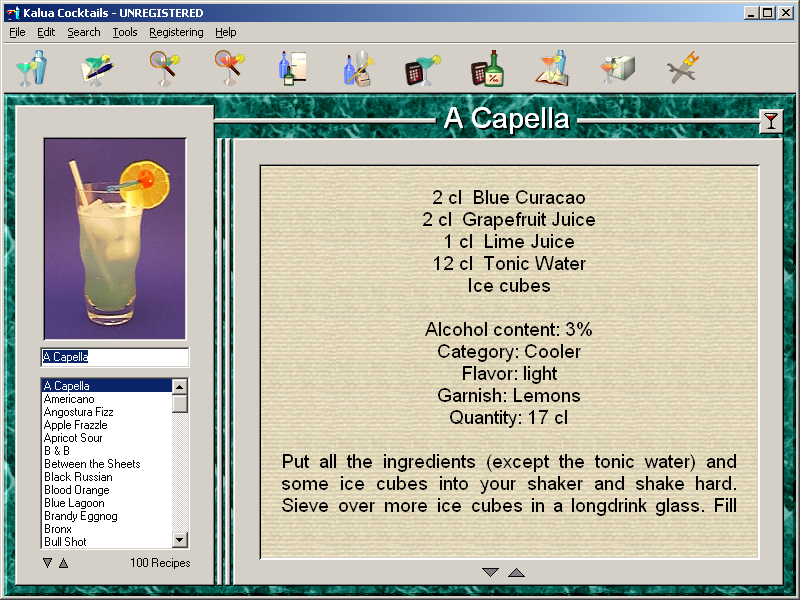Click the cocktail name search field
The height and width of the screenshot is (600, 800).
[x=114, y=357]
